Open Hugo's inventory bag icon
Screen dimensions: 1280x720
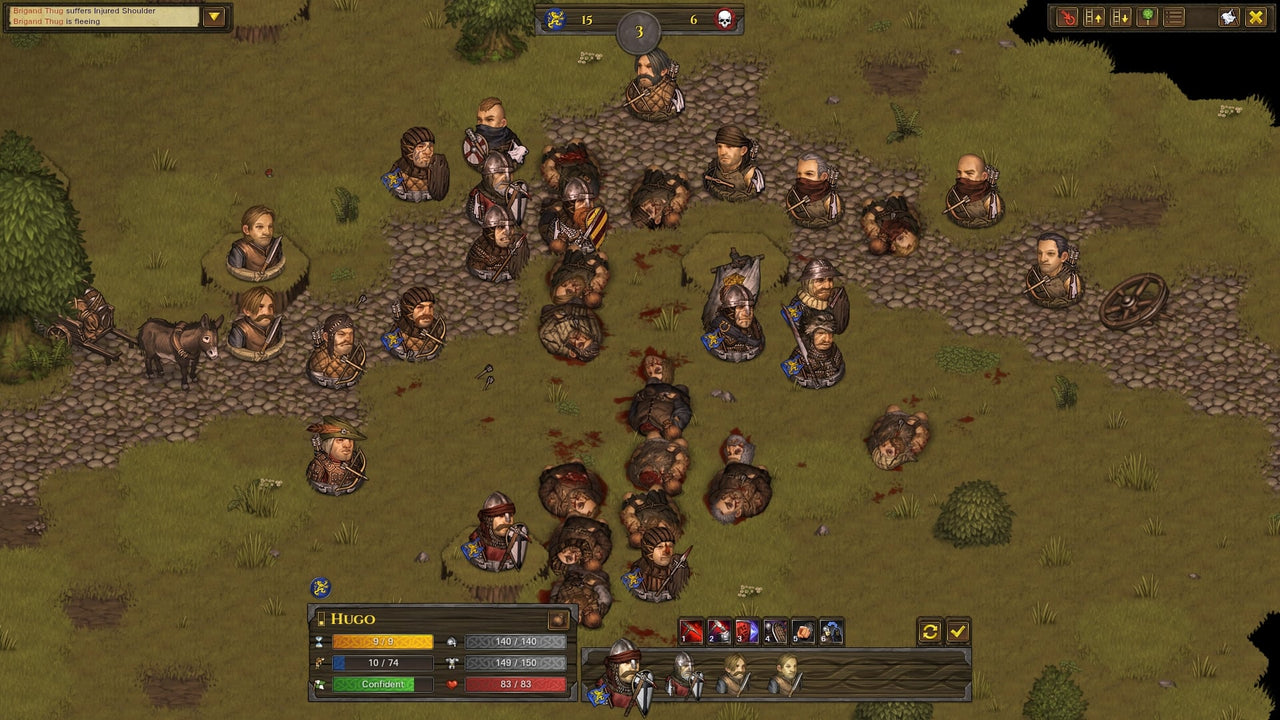pos(557,620)
